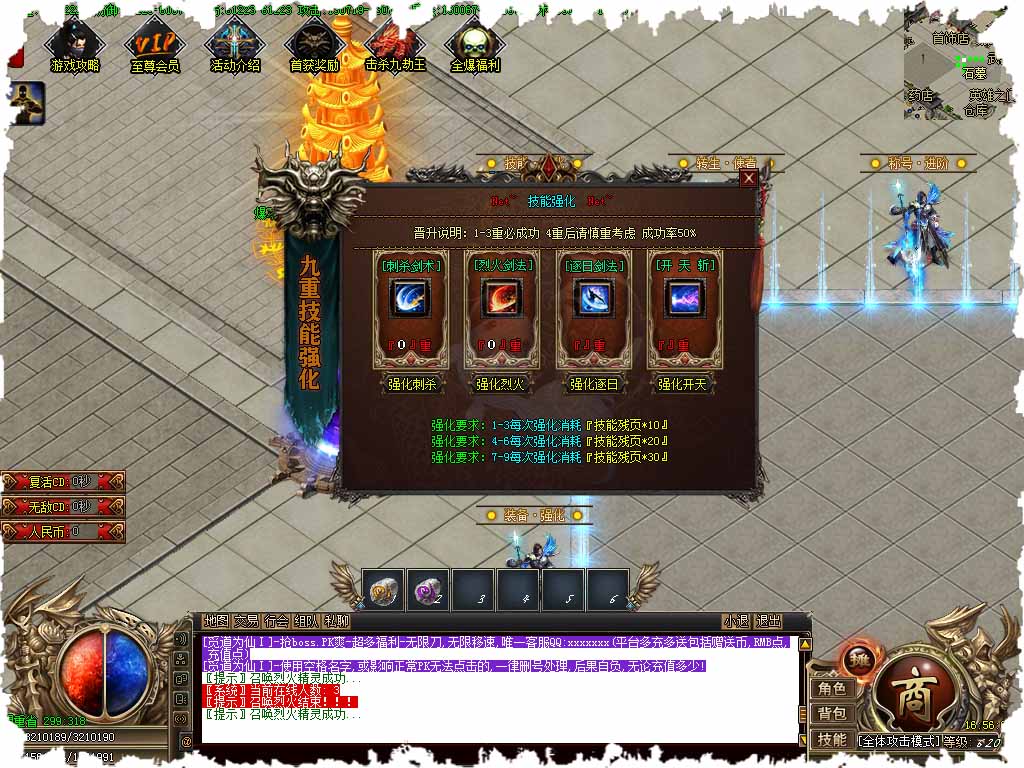Open the 全爆福利 skull icon
The height and width of the screenshot is (768, 1024).
pyautogui.click(x=475, y=45)
